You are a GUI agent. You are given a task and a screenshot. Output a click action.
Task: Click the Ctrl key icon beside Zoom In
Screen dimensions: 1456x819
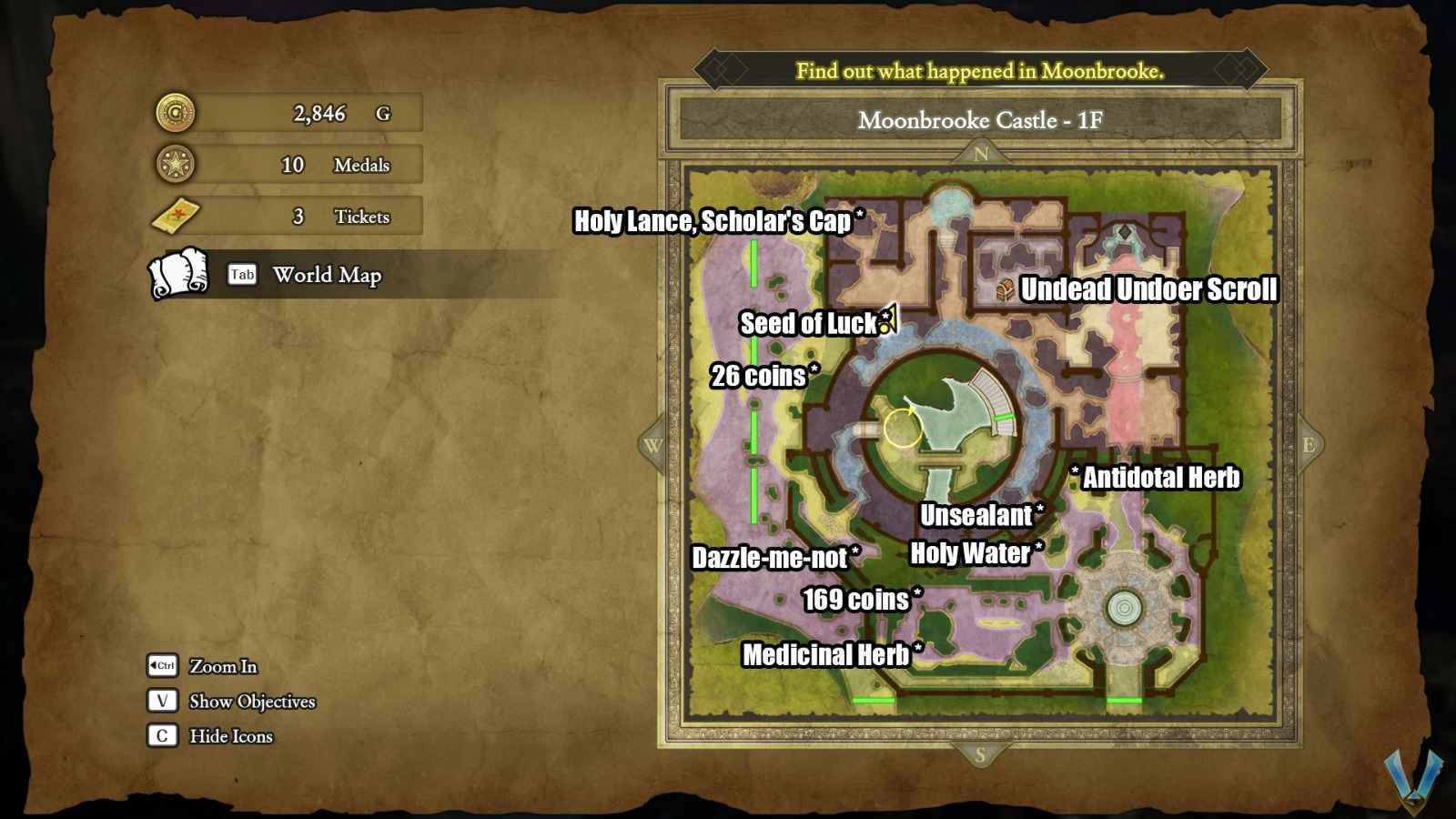pyautogui.click(x=162, y=667)
